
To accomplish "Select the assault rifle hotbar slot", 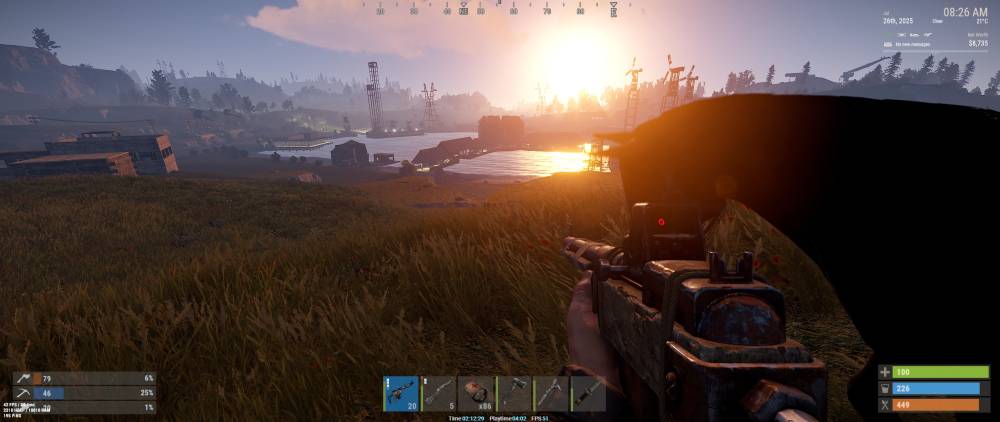I will pos(401,393).
